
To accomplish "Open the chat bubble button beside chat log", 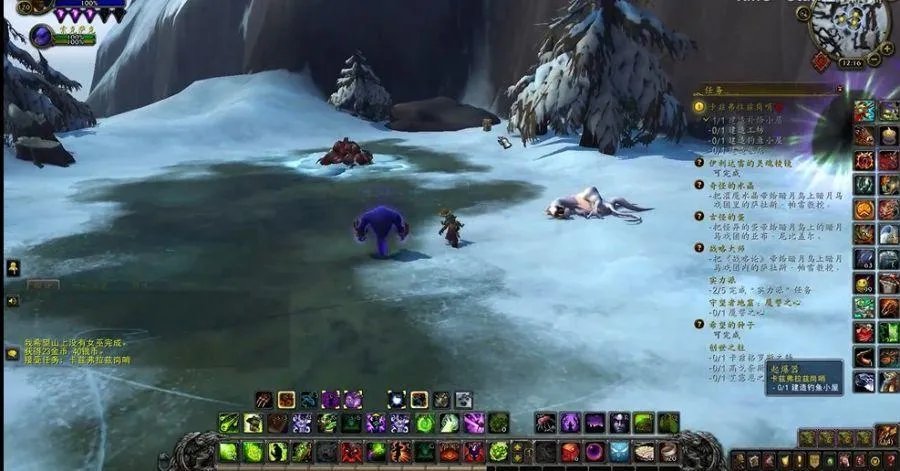I will pyautogui.click(x=12, y=353).
